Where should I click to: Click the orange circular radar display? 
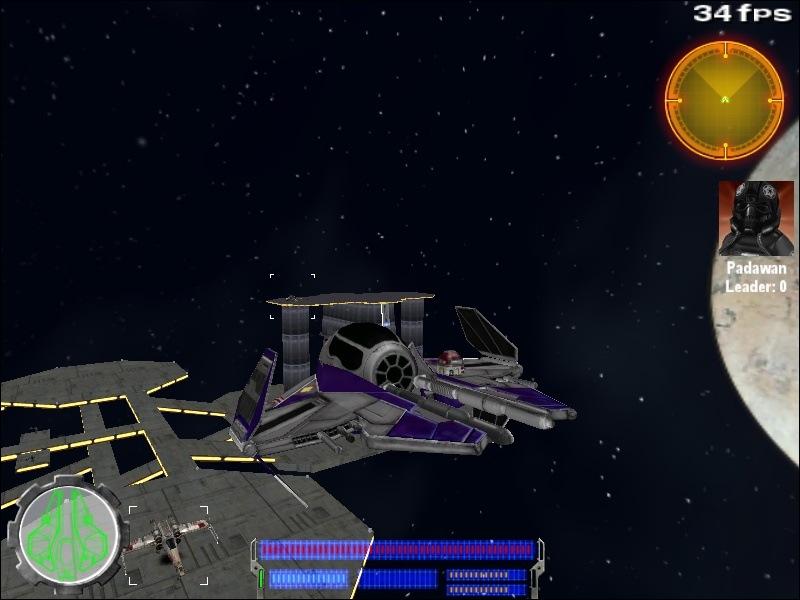723,98
